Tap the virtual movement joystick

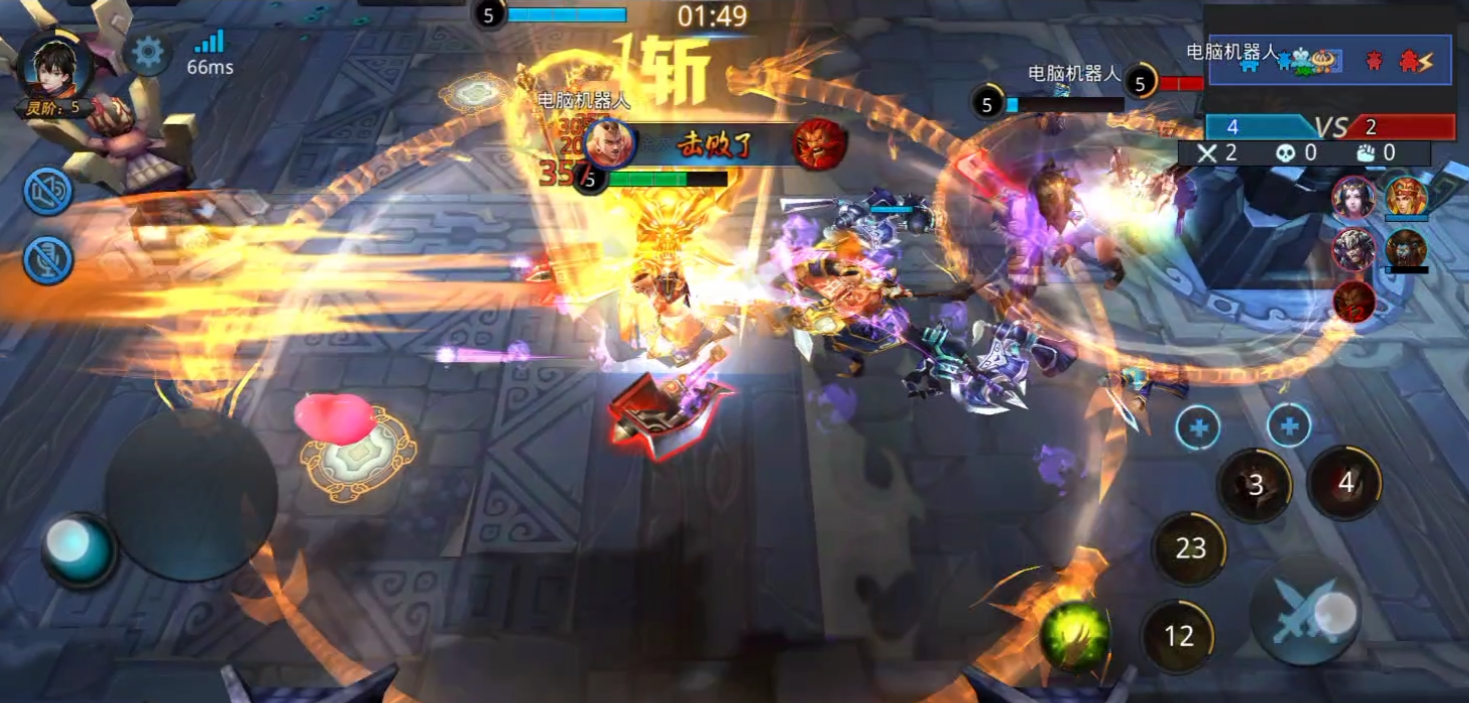190,495
